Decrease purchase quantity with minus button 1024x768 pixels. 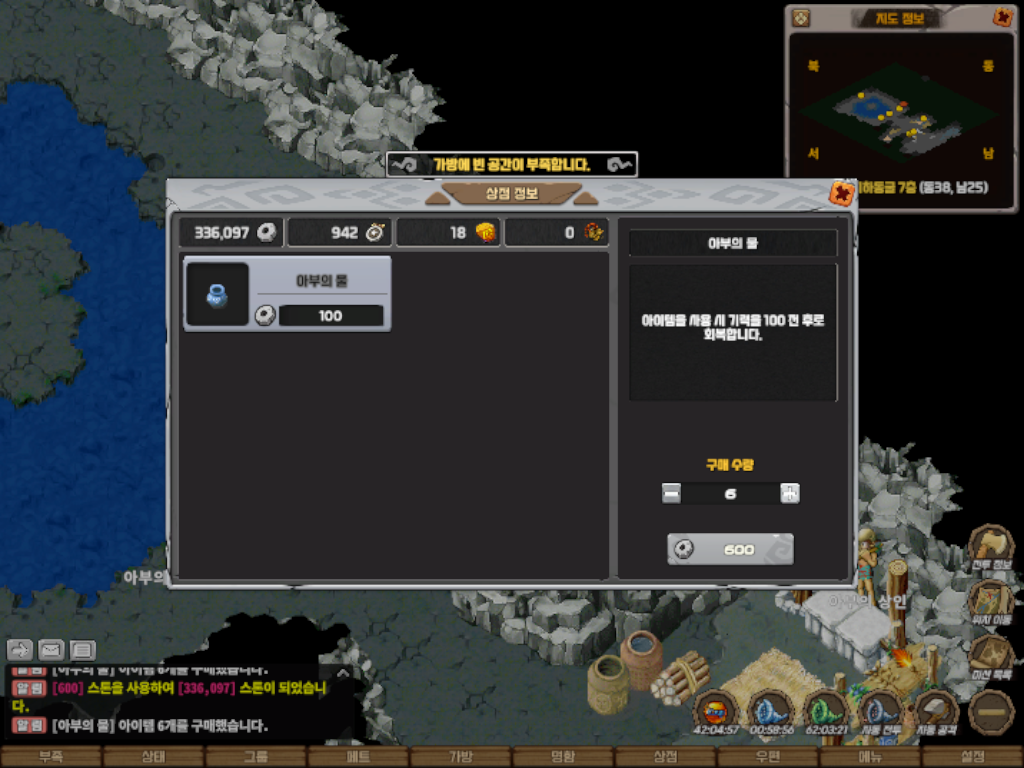671,493
